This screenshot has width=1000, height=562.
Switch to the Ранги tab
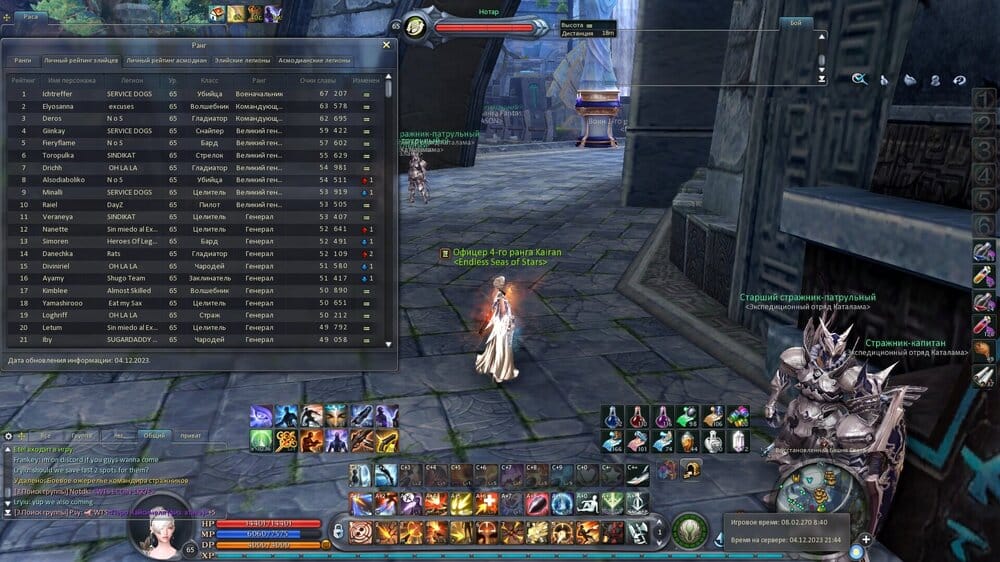click(x=22, y=61)
